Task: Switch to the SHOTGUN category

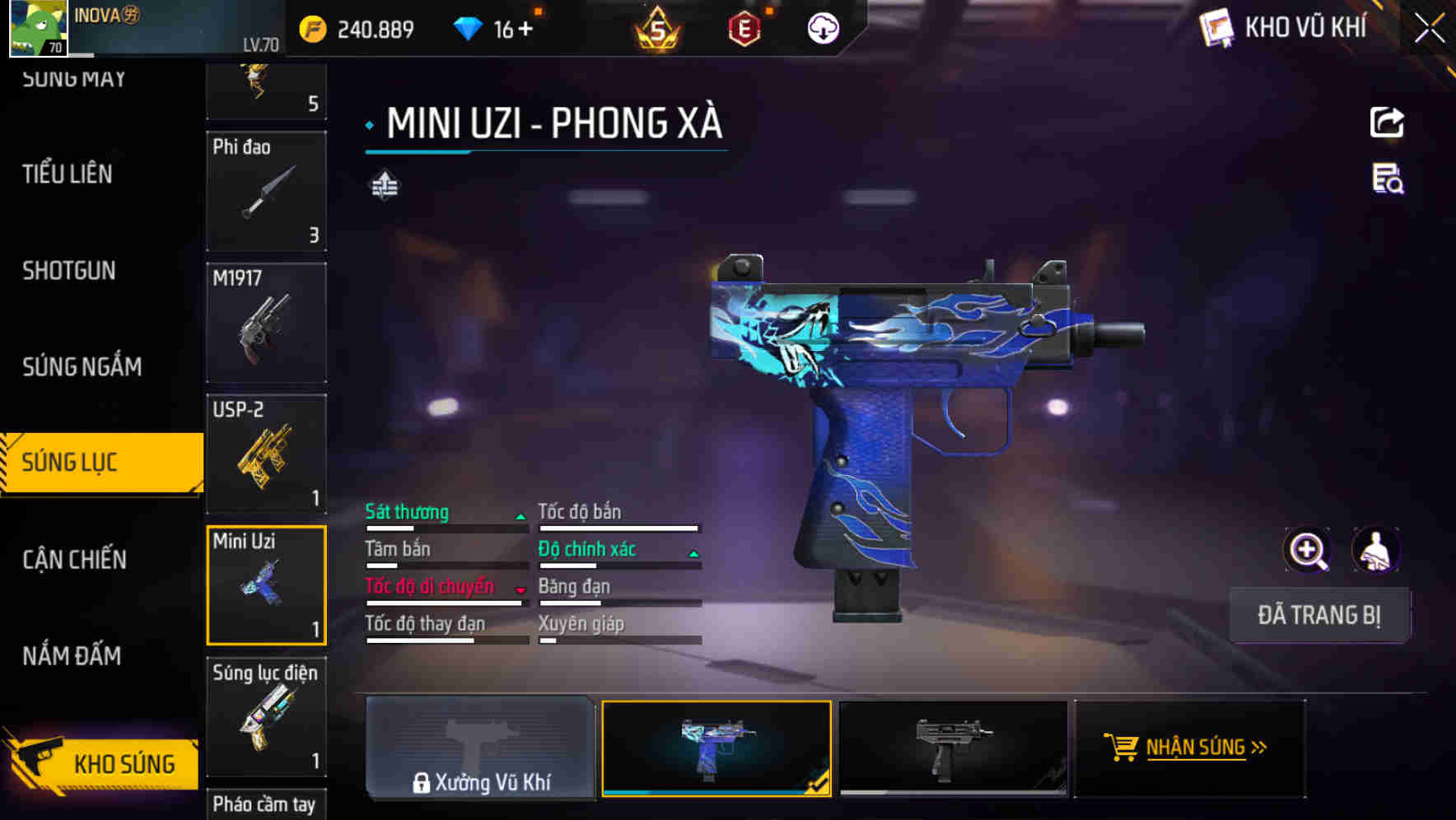Action: (x=68, y=271)
